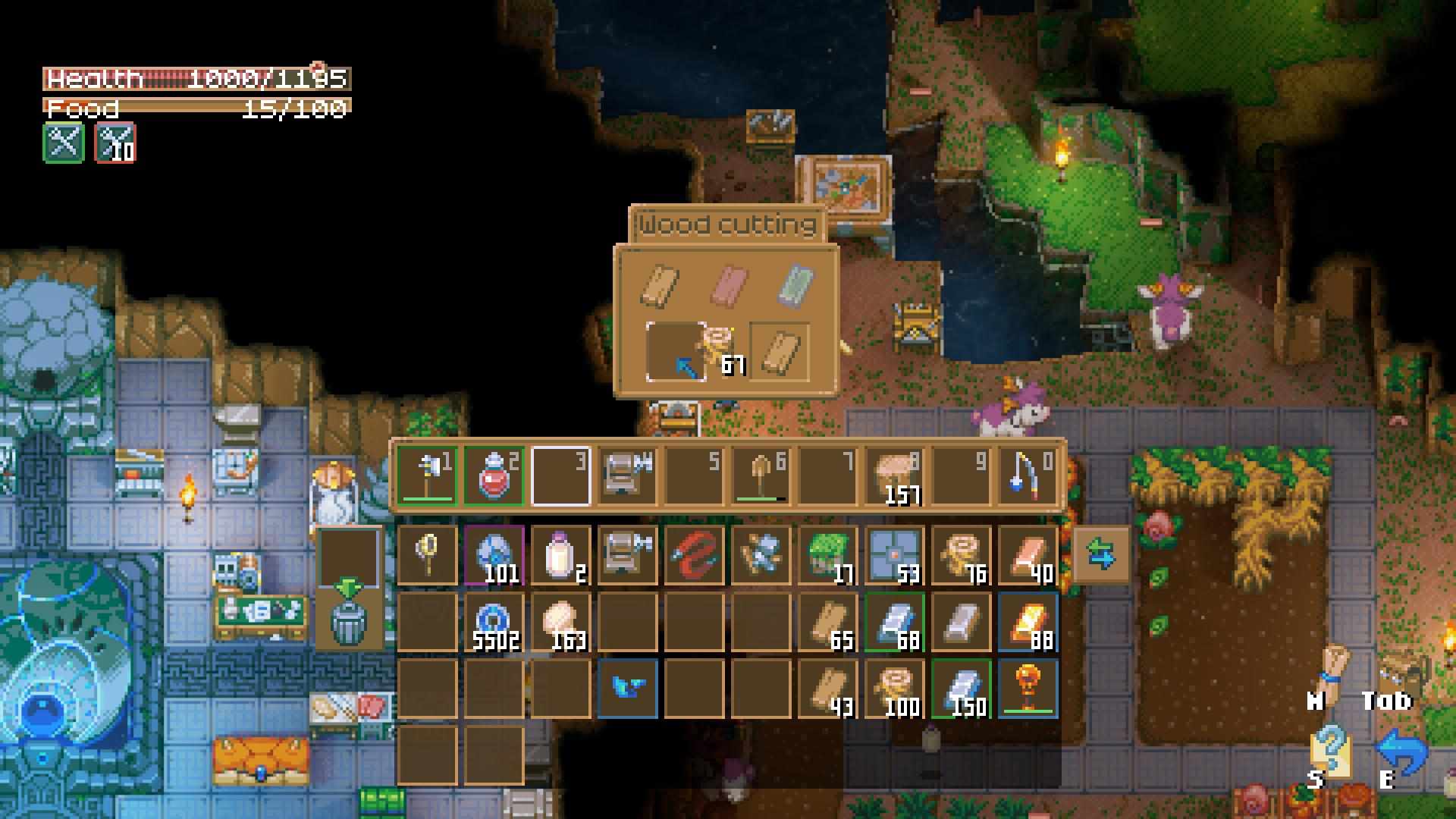The width and height of the screenshot is (1456, 819).
Task: Take the plank from the output slot
Action: [x=780, y=352]
